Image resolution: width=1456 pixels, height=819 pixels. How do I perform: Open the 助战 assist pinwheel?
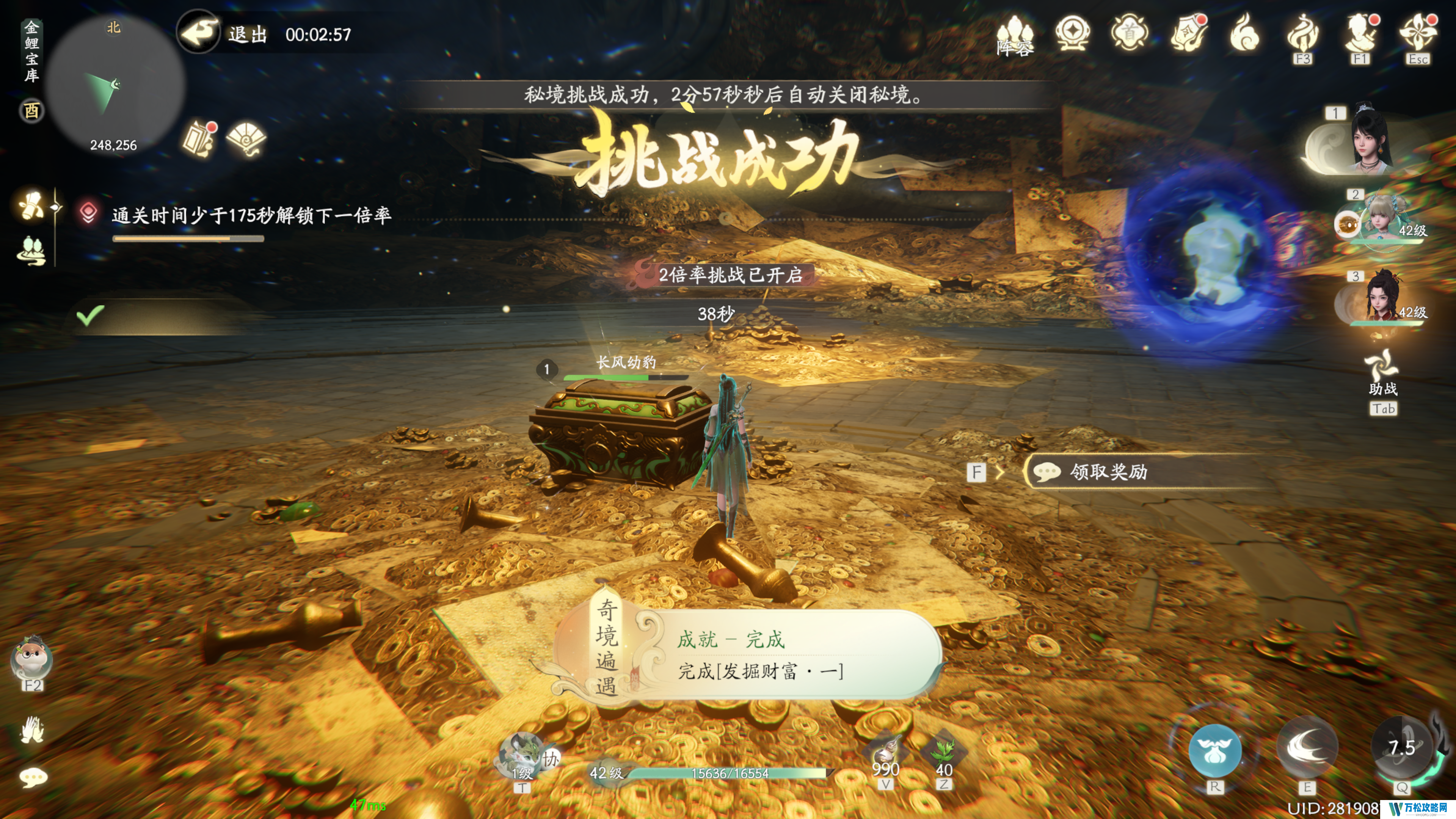click(1382, 366)
